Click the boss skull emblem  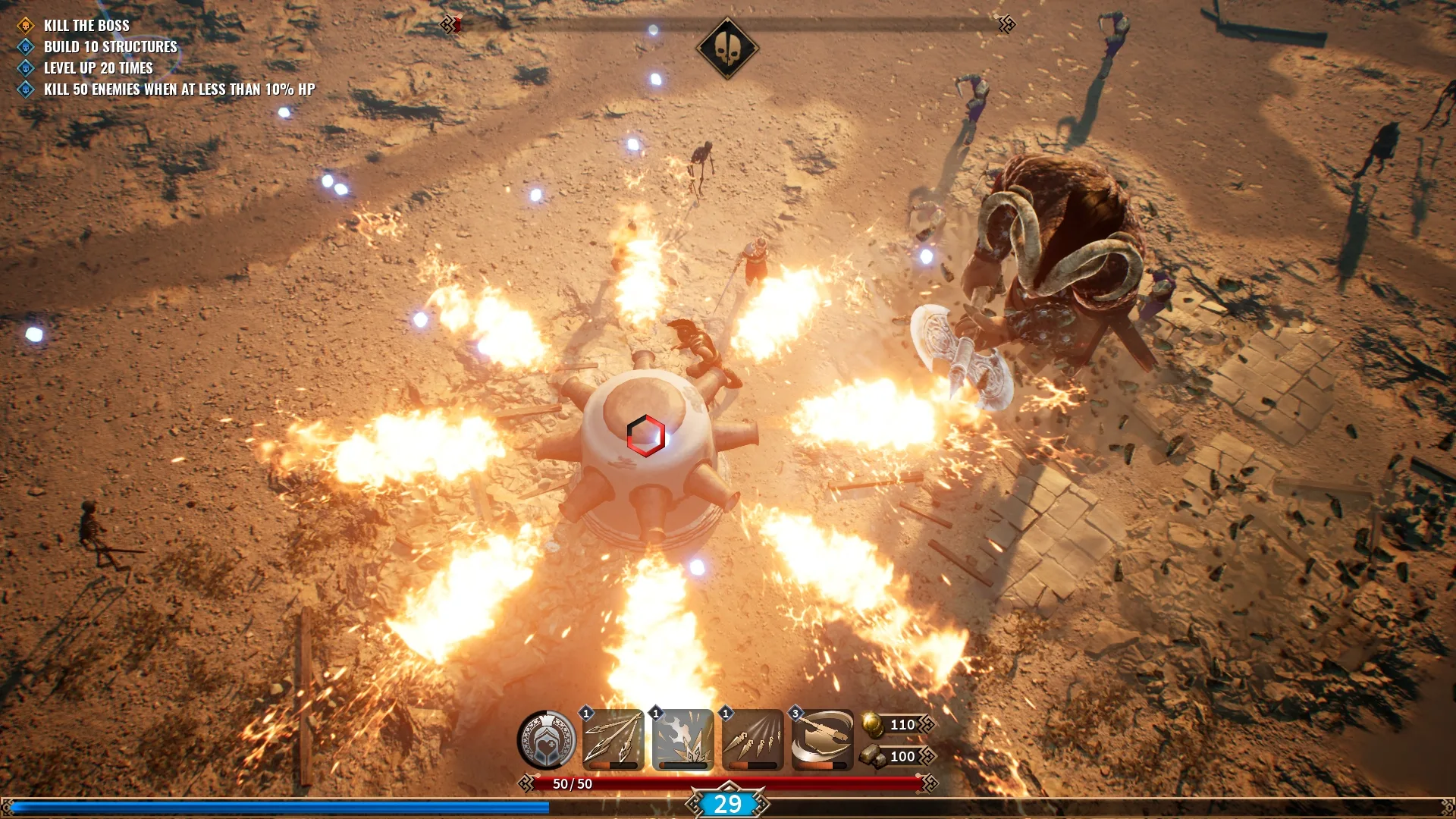(x=727, y=48)
